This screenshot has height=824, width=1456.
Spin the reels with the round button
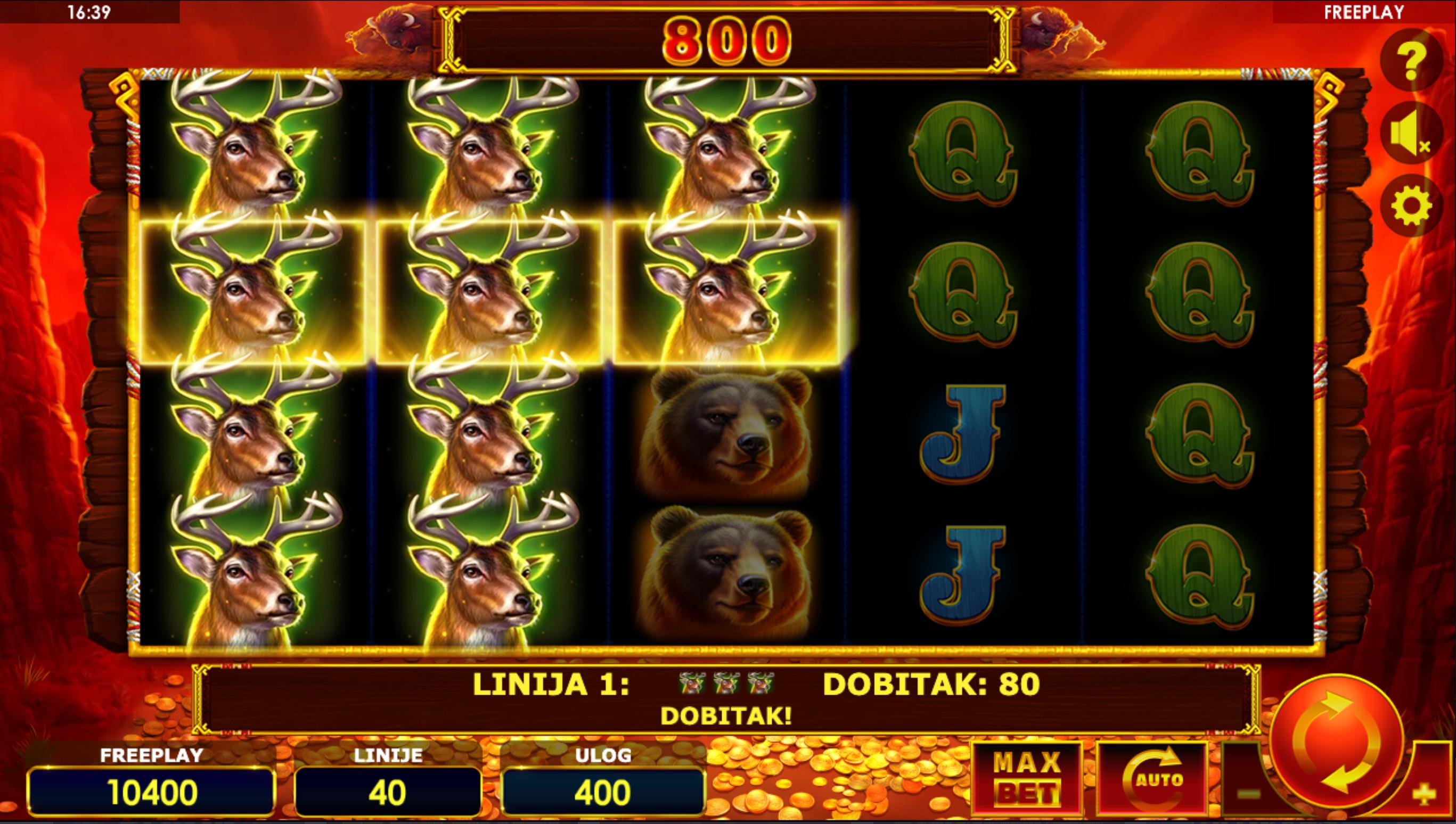point(1337,741)
